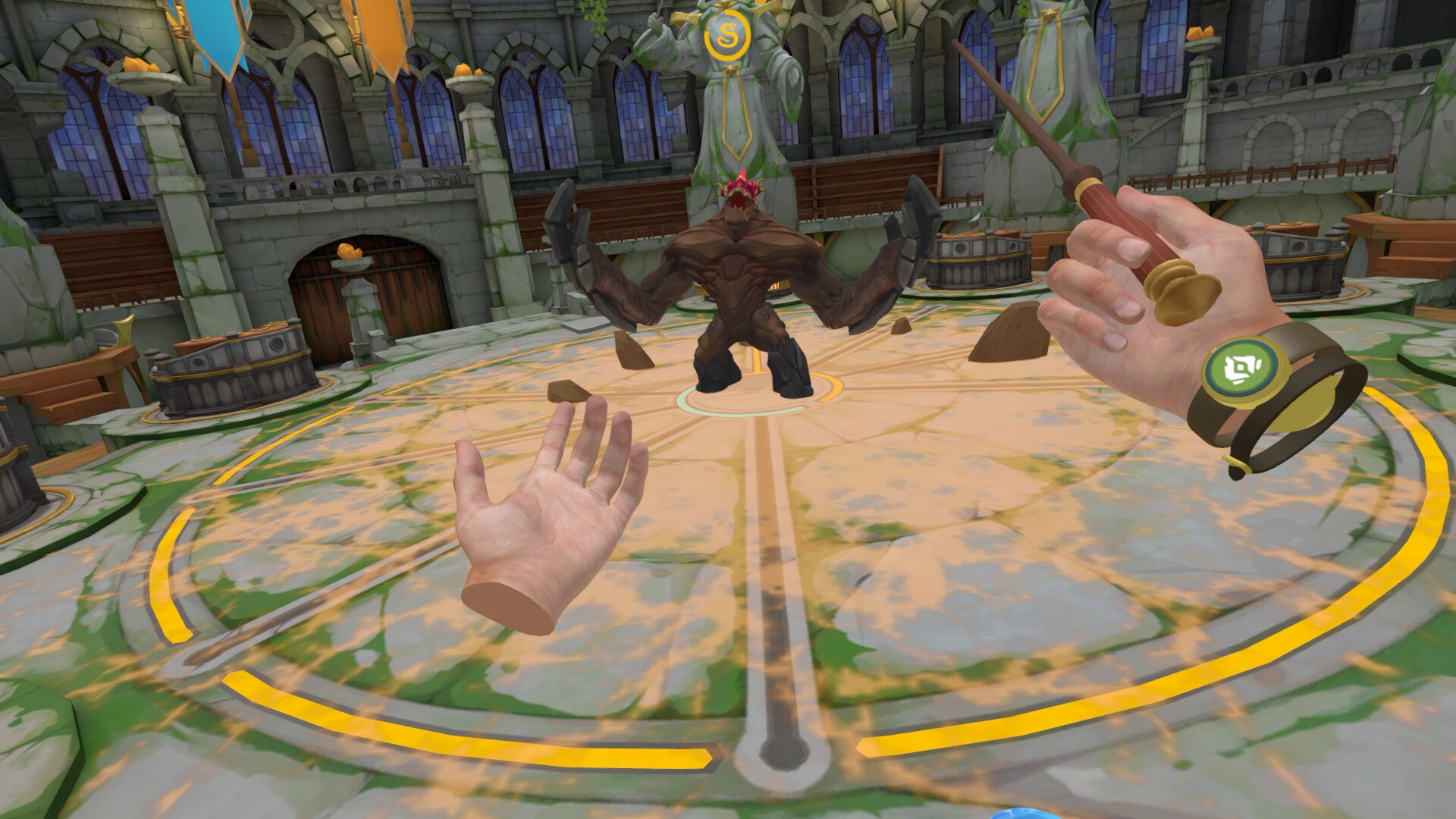1456x819 pixels.
Task: Click the red crest on the monster's head
Action: tap(739, 182)
